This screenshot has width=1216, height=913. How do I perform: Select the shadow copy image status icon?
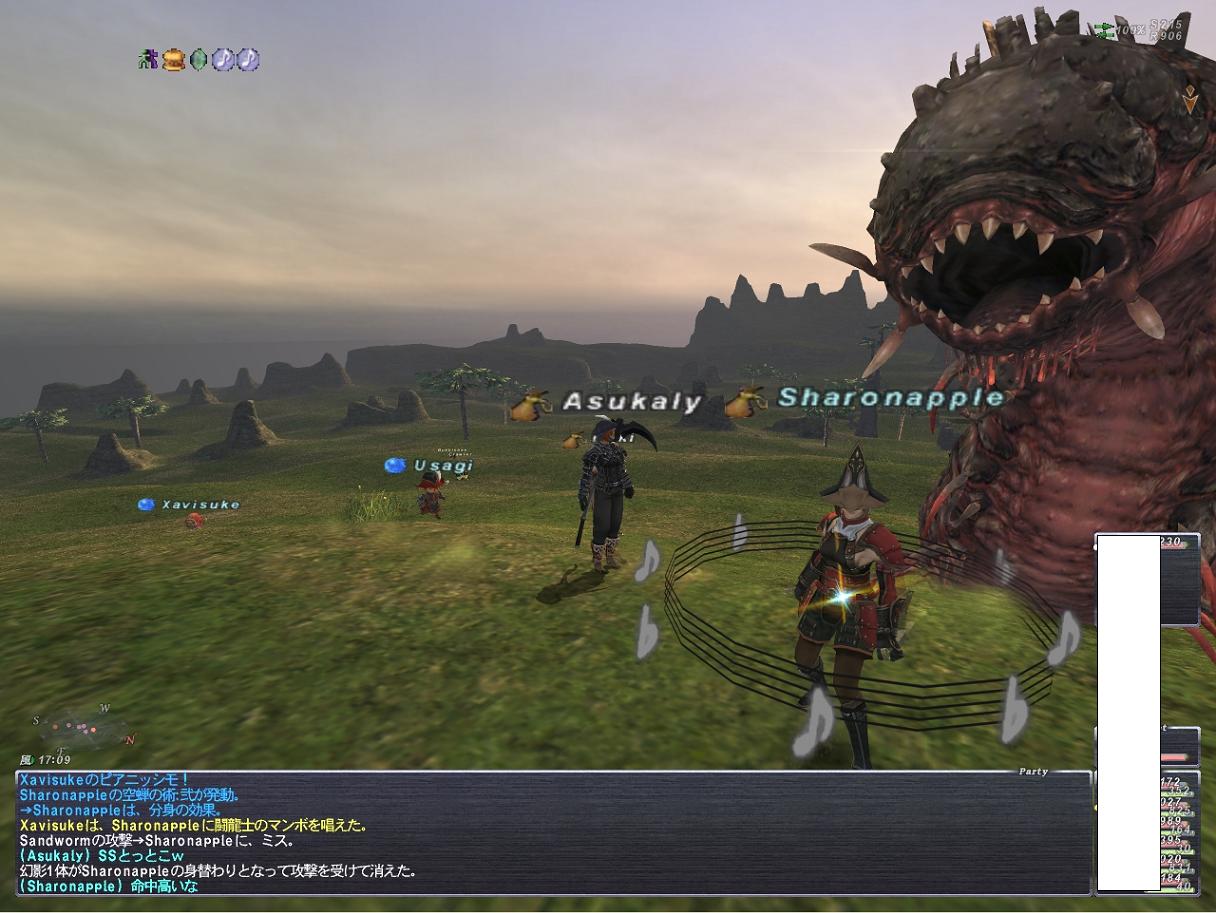coord(149,60)
